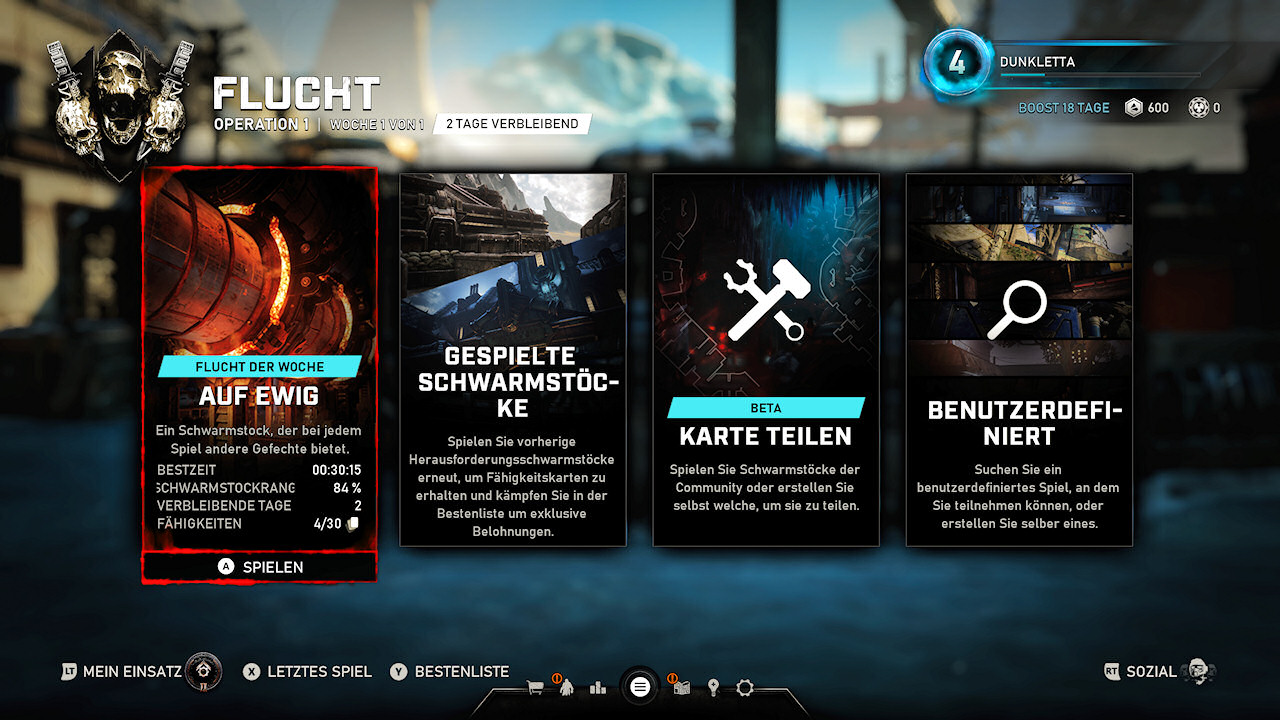
Task: Open the Benutzerdefiniert custom game card
Action: point(1019,360)
